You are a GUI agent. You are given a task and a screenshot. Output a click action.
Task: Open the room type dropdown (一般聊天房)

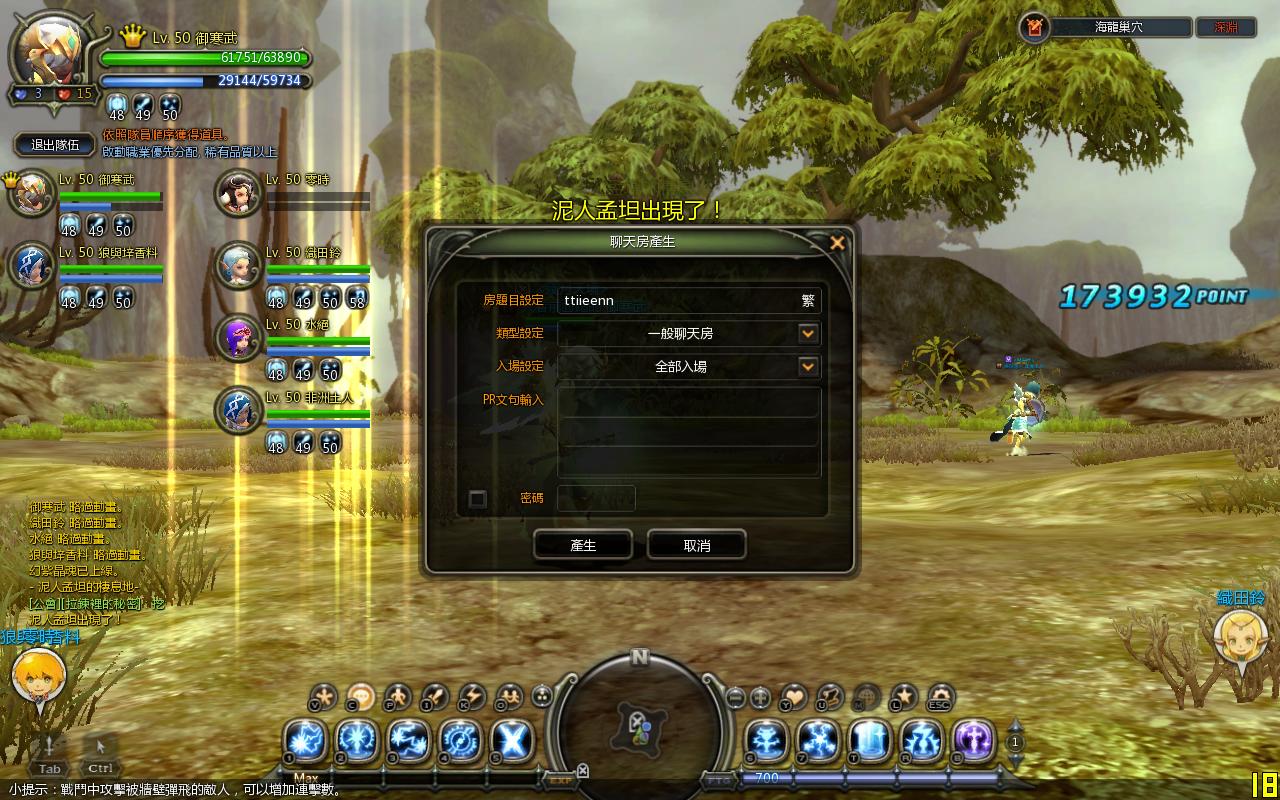(x=808, y=333)
